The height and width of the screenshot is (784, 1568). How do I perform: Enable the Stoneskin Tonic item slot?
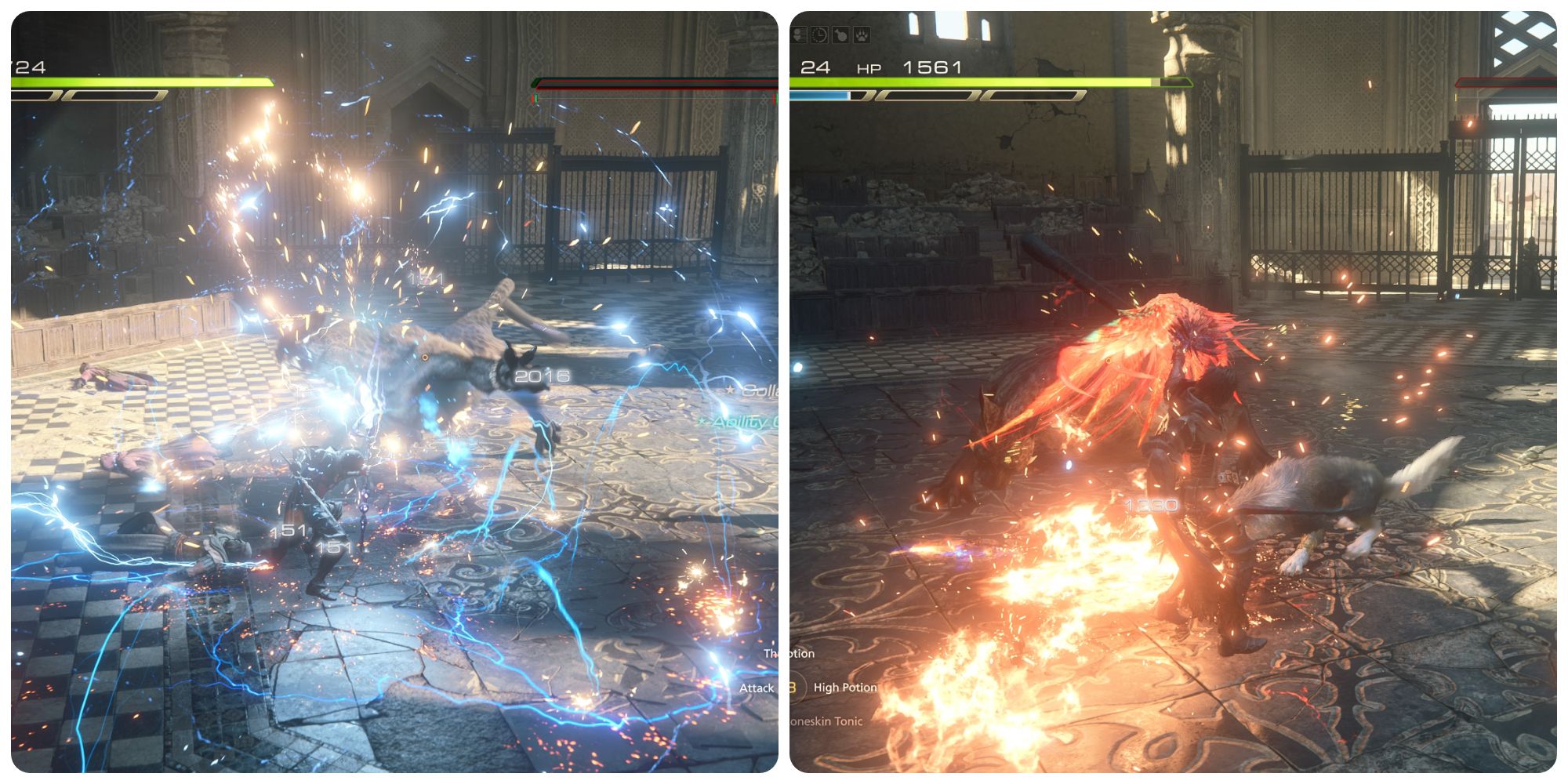[826, 721]
